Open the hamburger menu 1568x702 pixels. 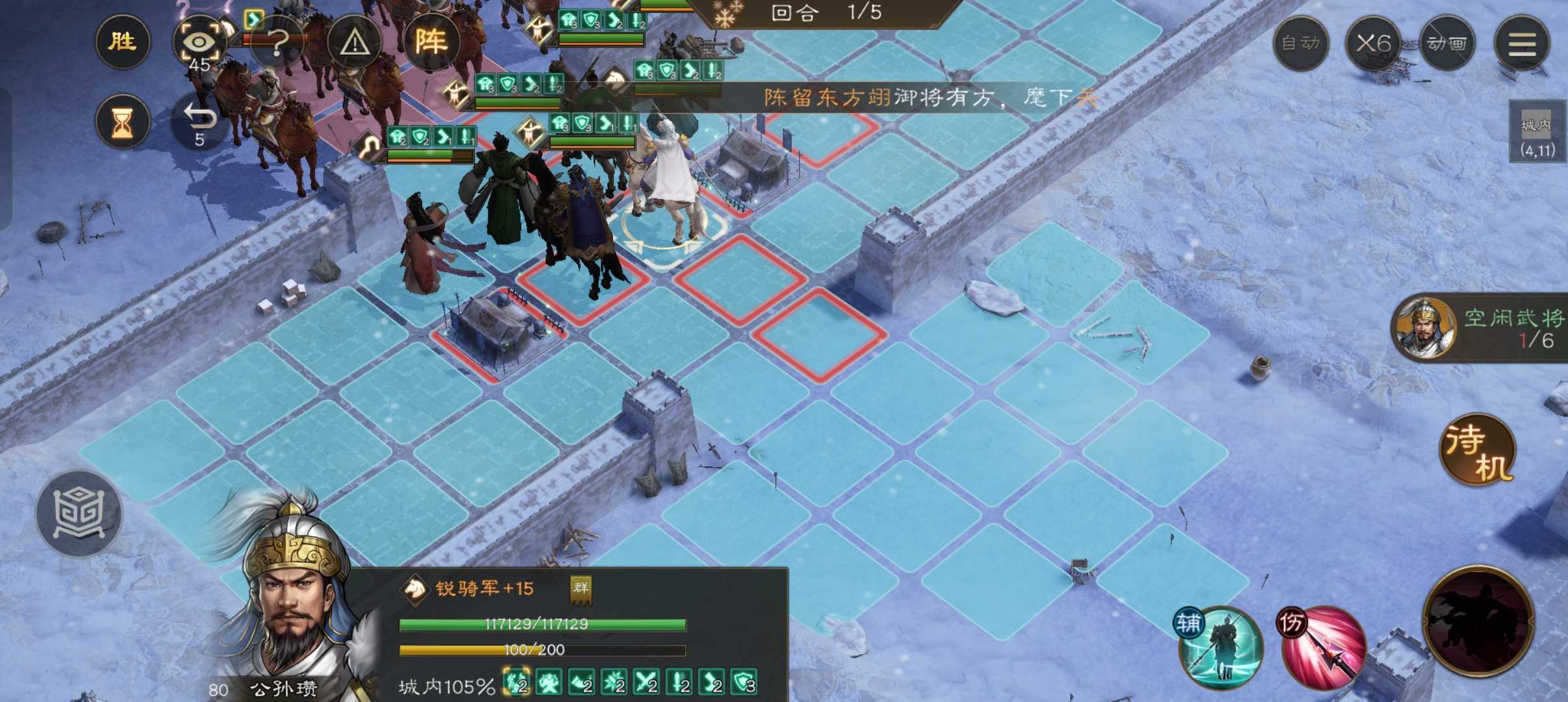pos(1523,43)
